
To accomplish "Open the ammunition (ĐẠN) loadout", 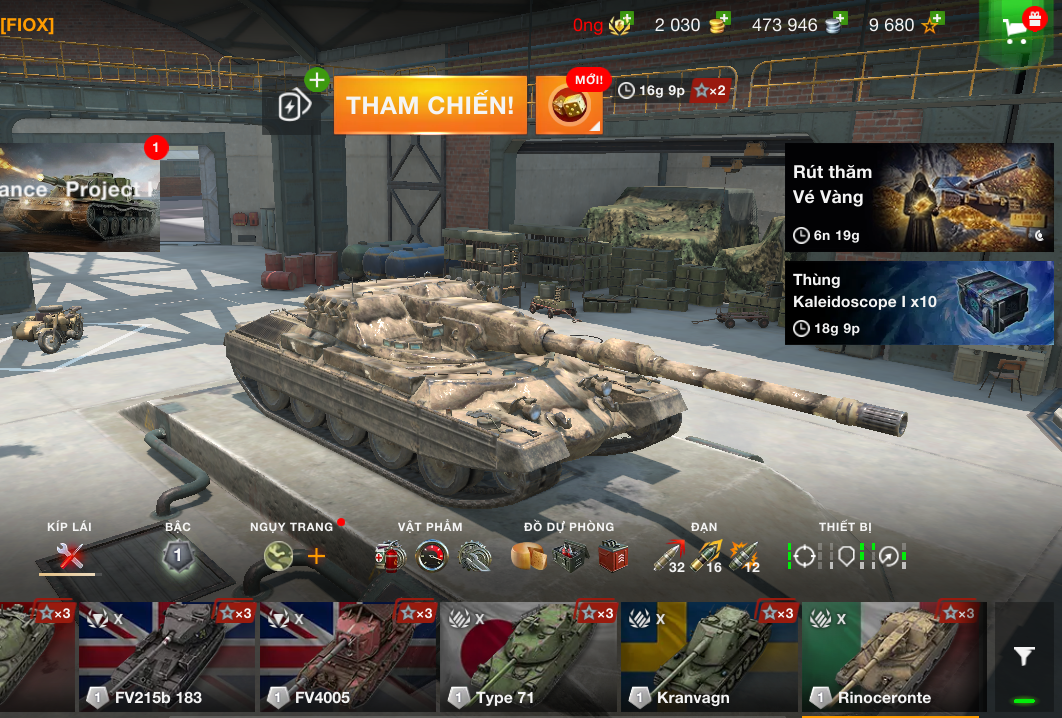I will coord(706,556).
